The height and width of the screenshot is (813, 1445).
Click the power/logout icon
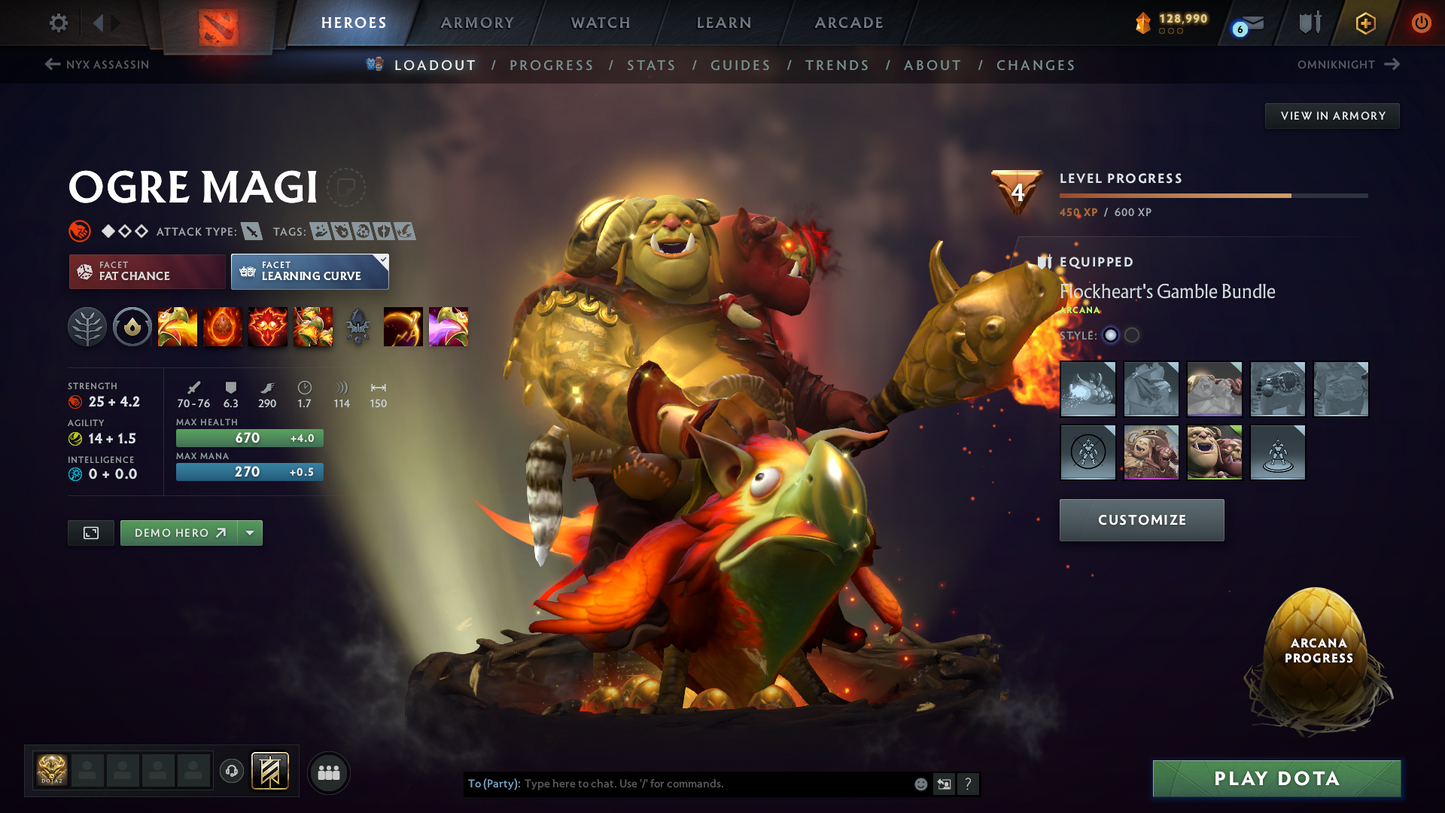[1422, 22]
